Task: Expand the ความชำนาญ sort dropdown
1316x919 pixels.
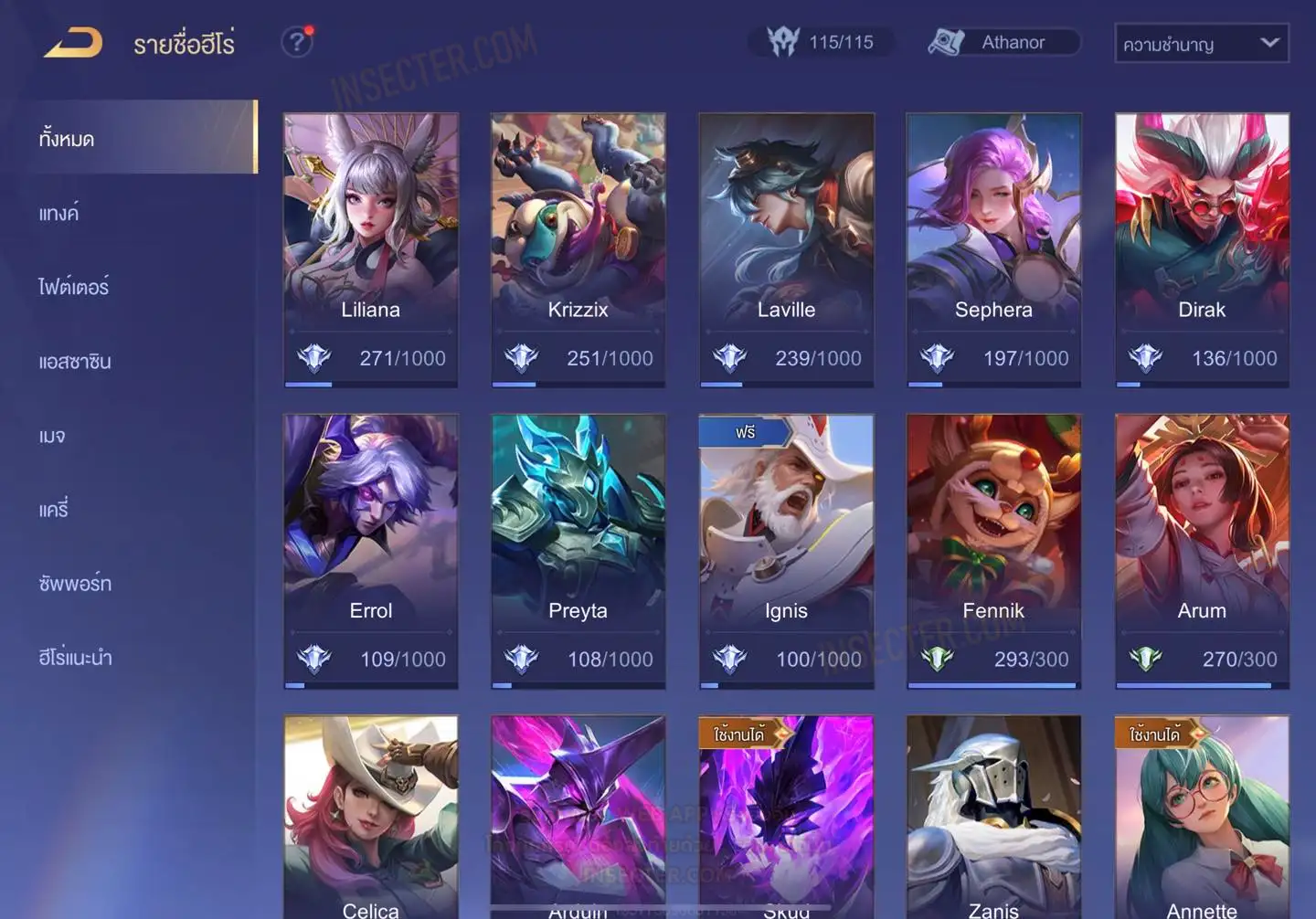Action: 1201,44
